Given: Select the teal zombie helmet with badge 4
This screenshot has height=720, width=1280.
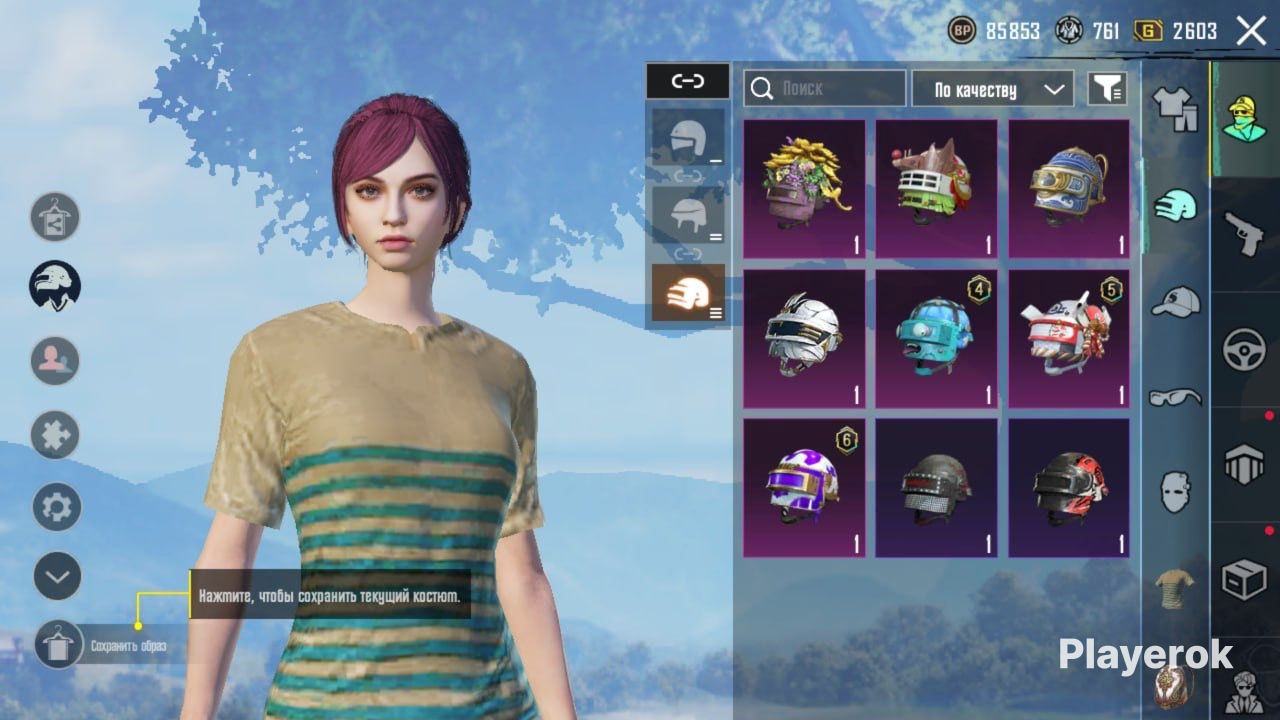Looking at the screenshot, I should point(936,339).
